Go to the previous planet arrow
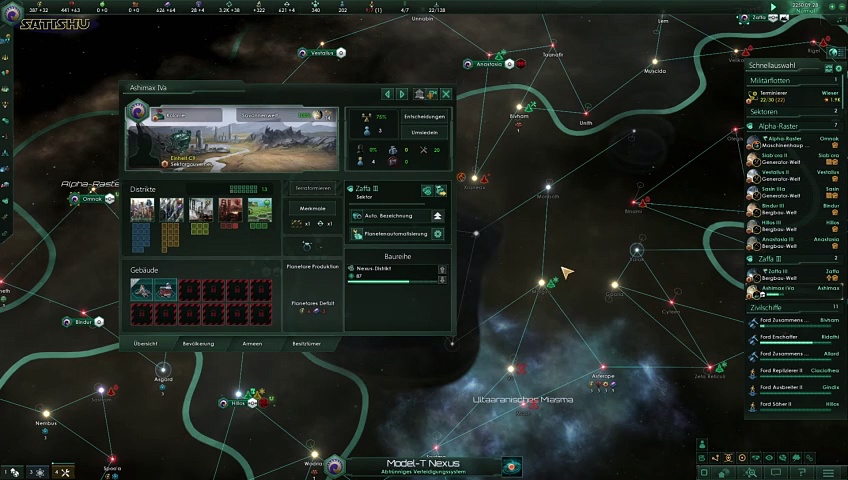Viewport: 848px width, 480px height. 388,94
